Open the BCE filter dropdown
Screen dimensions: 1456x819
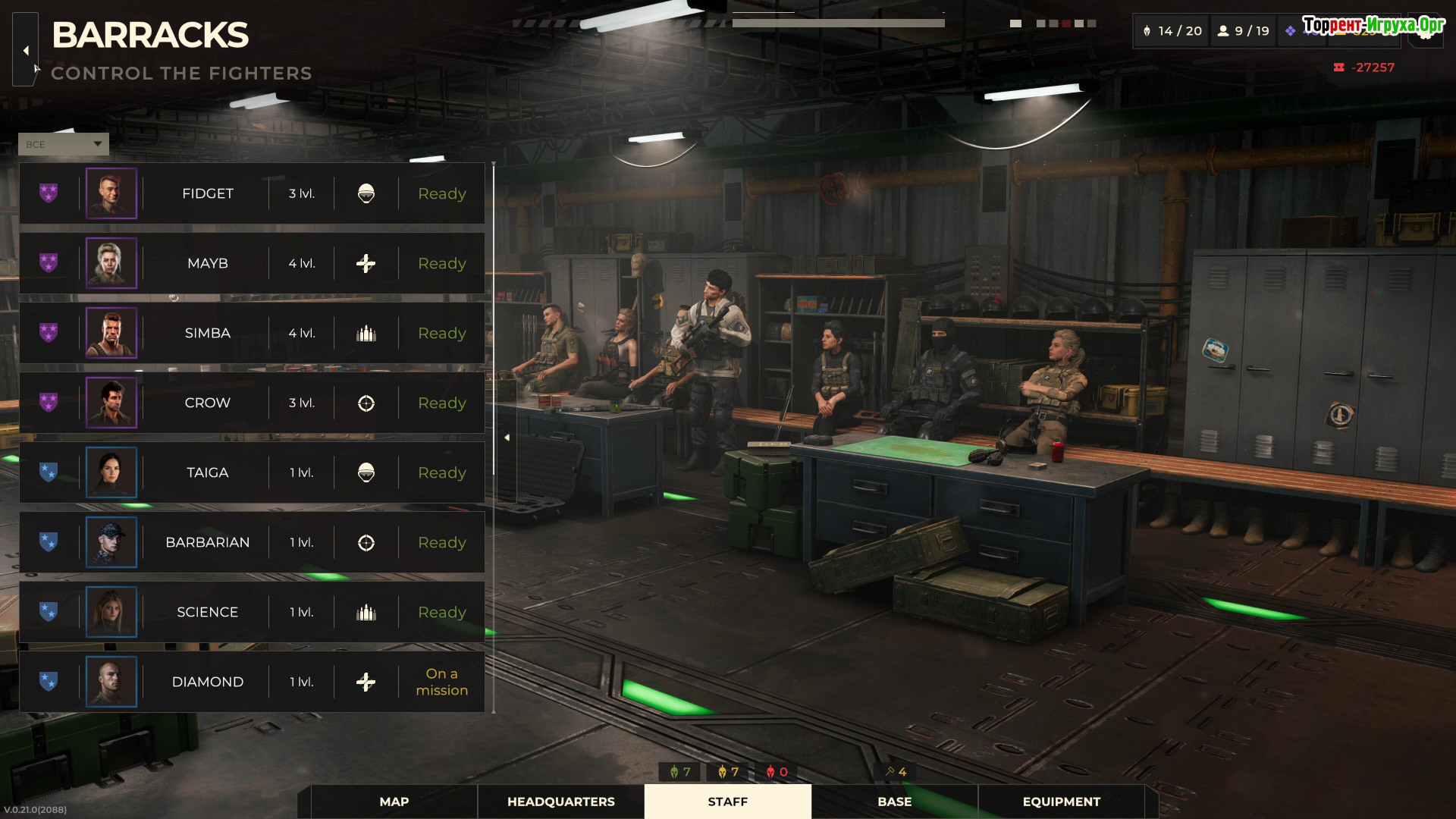[64, 144]
